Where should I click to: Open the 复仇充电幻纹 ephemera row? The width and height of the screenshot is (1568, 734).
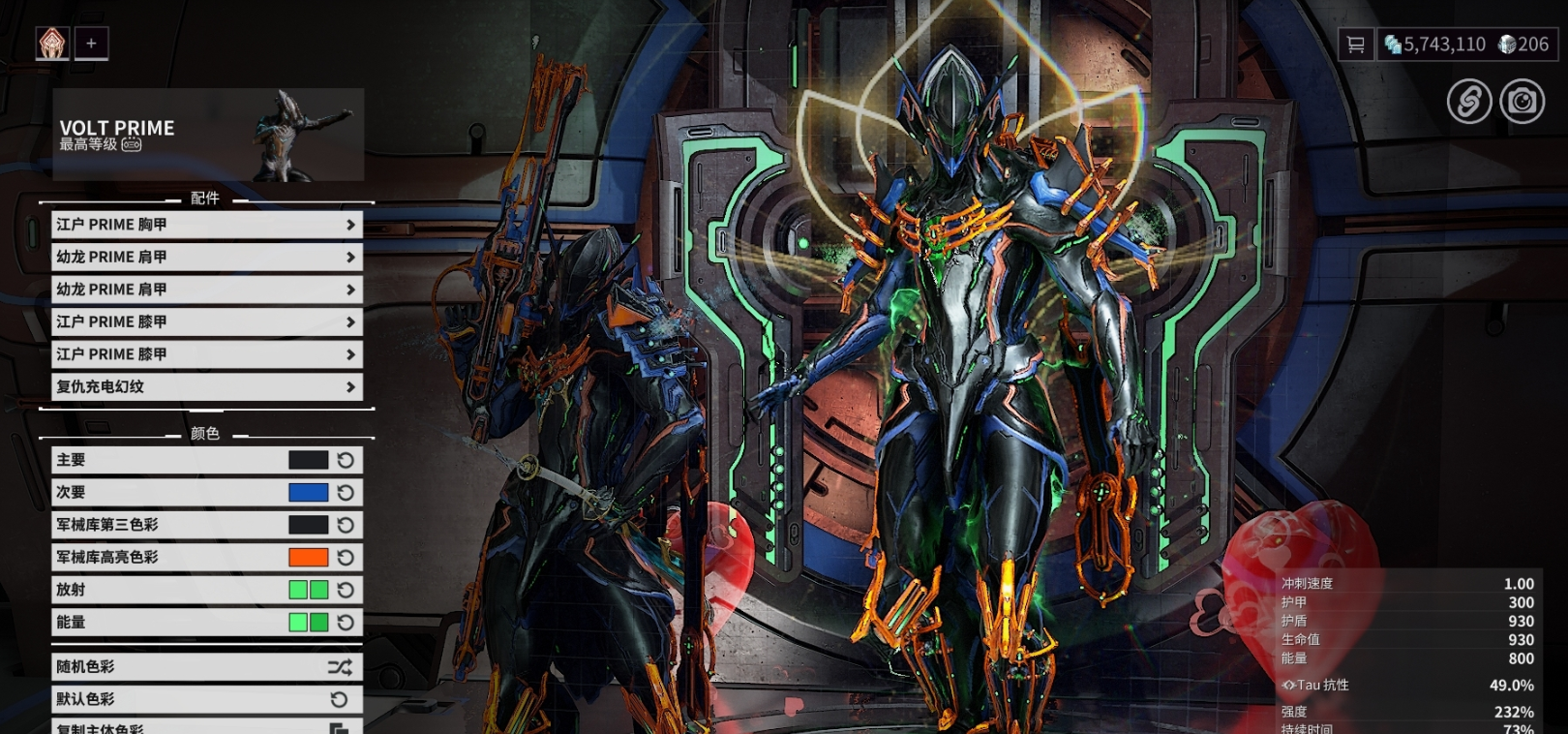pos(206,386)
